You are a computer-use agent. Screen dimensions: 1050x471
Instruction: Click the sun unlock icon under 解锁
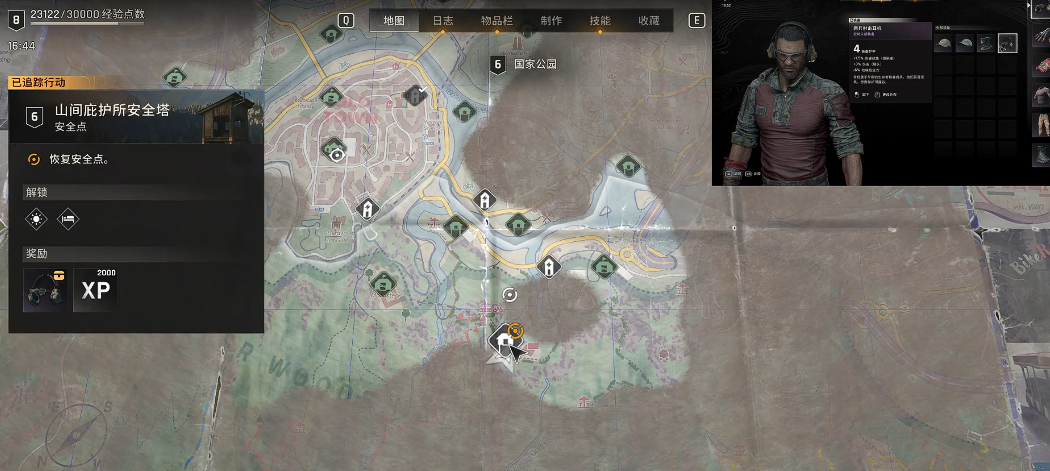[37, 218]
